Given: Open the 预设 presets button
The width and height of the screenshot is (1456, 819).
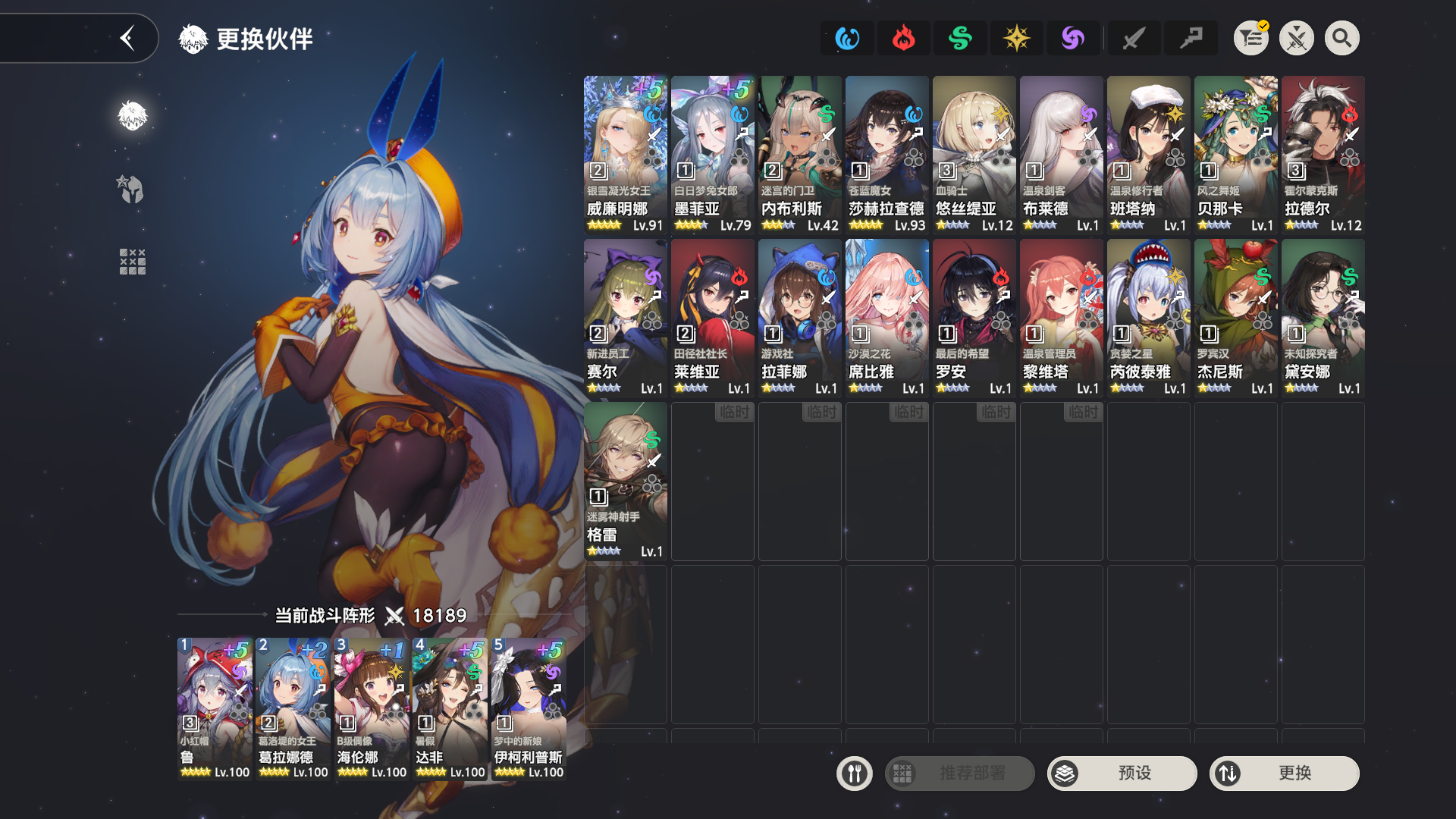Looking at the screenshot, I should tap(1122, 773).
